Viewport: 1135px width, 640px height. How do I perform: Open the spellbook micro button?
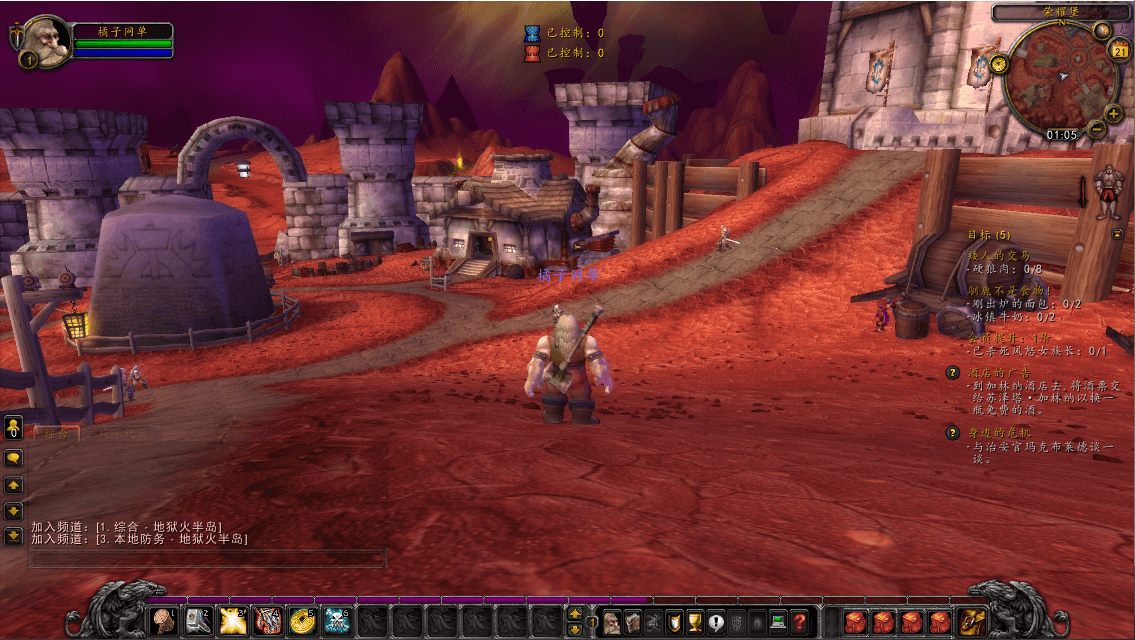[632, 622]
